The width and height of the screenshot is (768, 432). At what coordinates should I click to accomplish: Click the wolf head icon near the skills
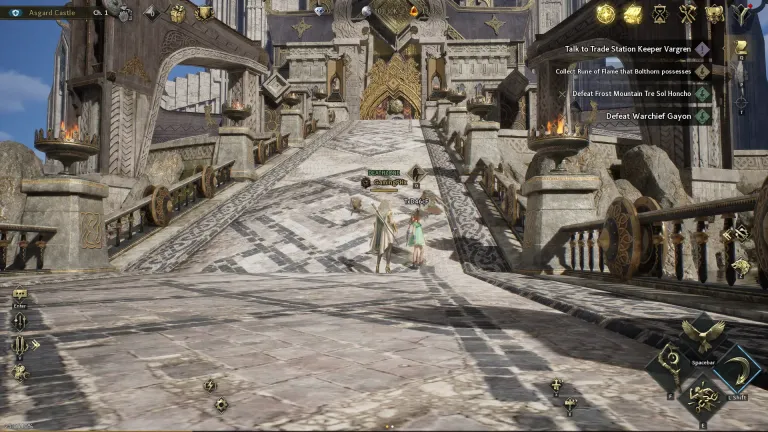(742, 266)
